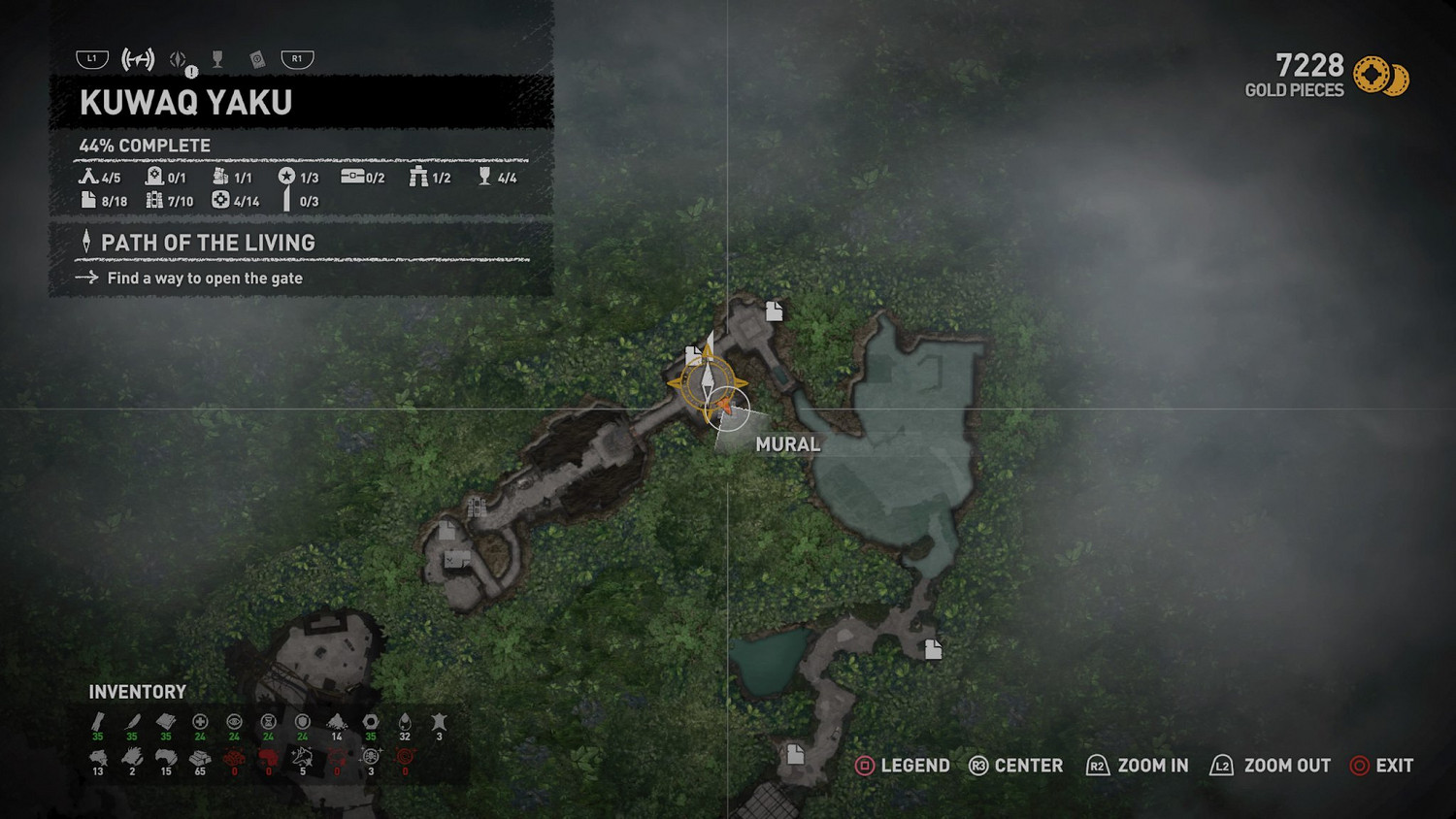Choose Zoom Out on the map

pos(1271,766)
